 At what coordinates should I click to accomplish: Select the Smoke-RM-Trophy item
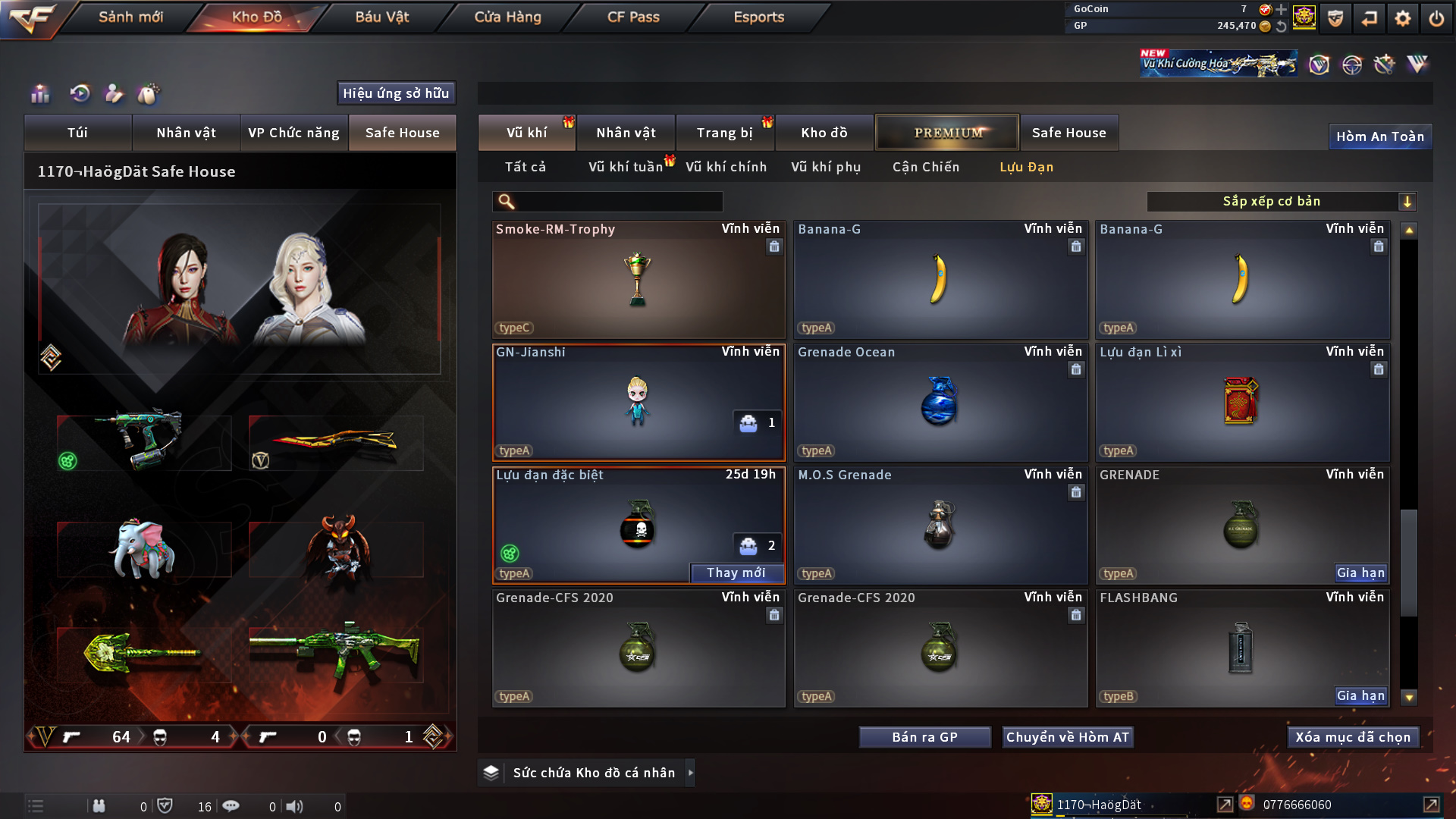pos(638,279)
